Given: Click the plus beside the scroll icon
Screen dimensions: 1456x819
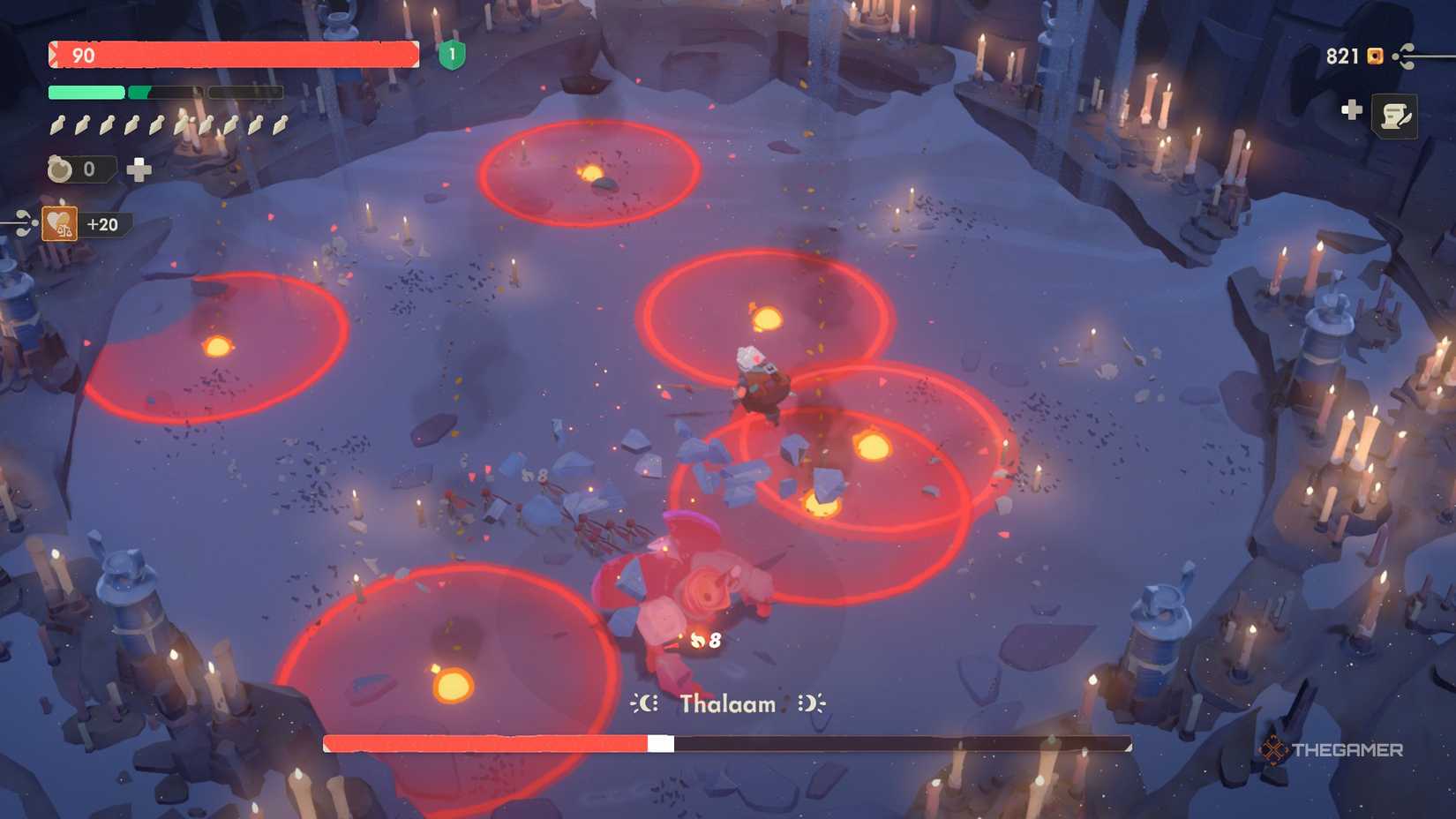Looking at the screenshot, I should point(1350,111).
